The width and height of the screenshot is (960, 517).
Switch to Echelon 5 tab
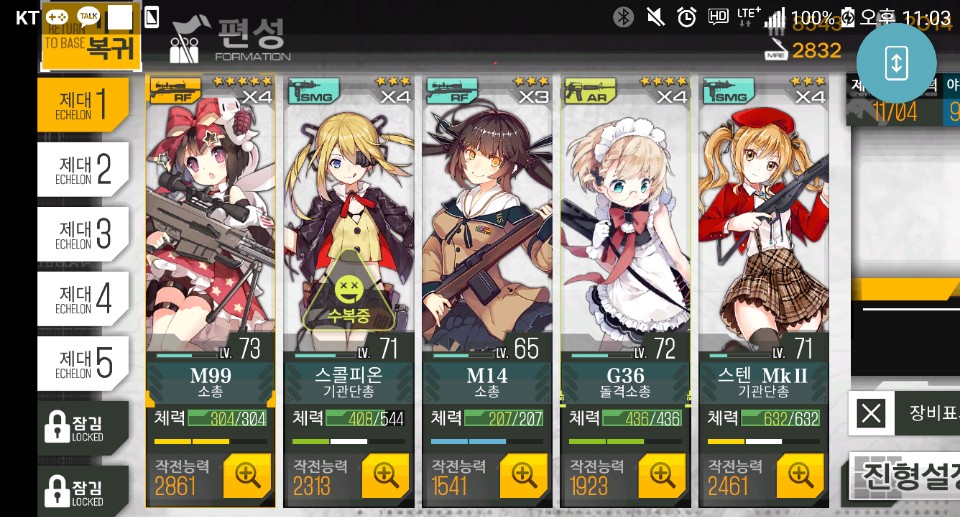coord(83,363)
